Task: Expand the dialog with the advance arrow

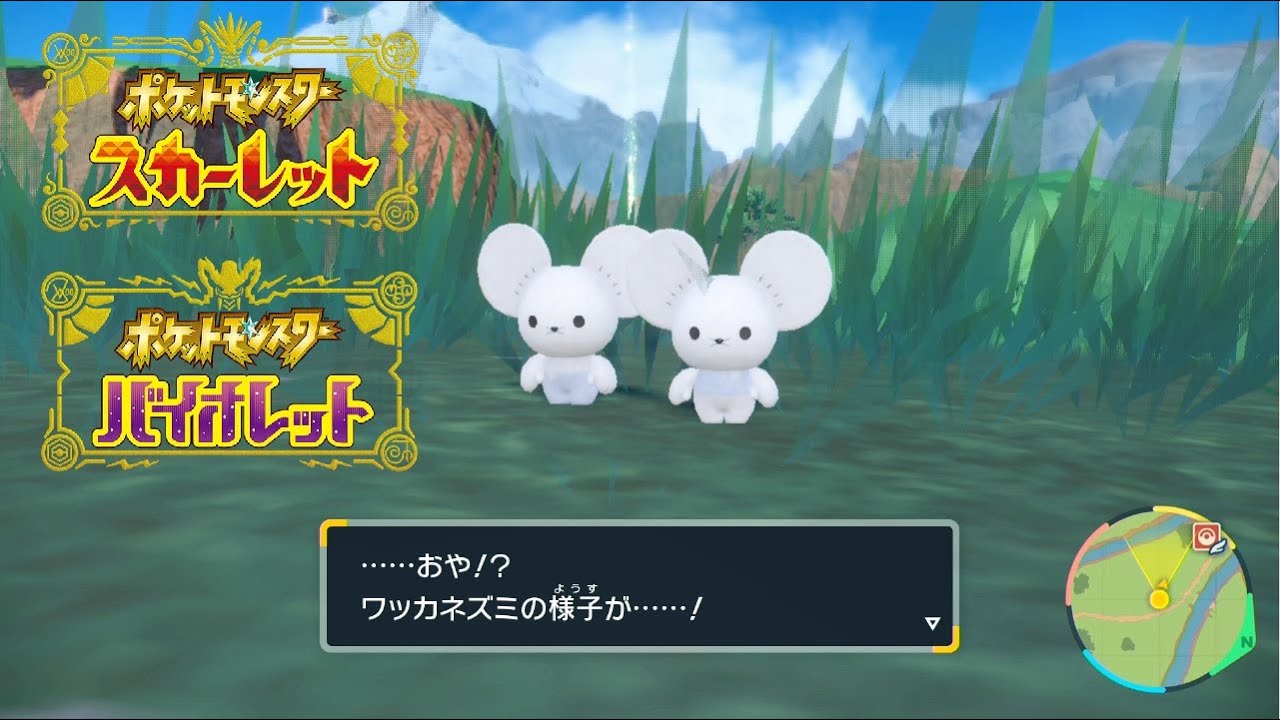Action: pyautogui.click(x=933, y=620)
